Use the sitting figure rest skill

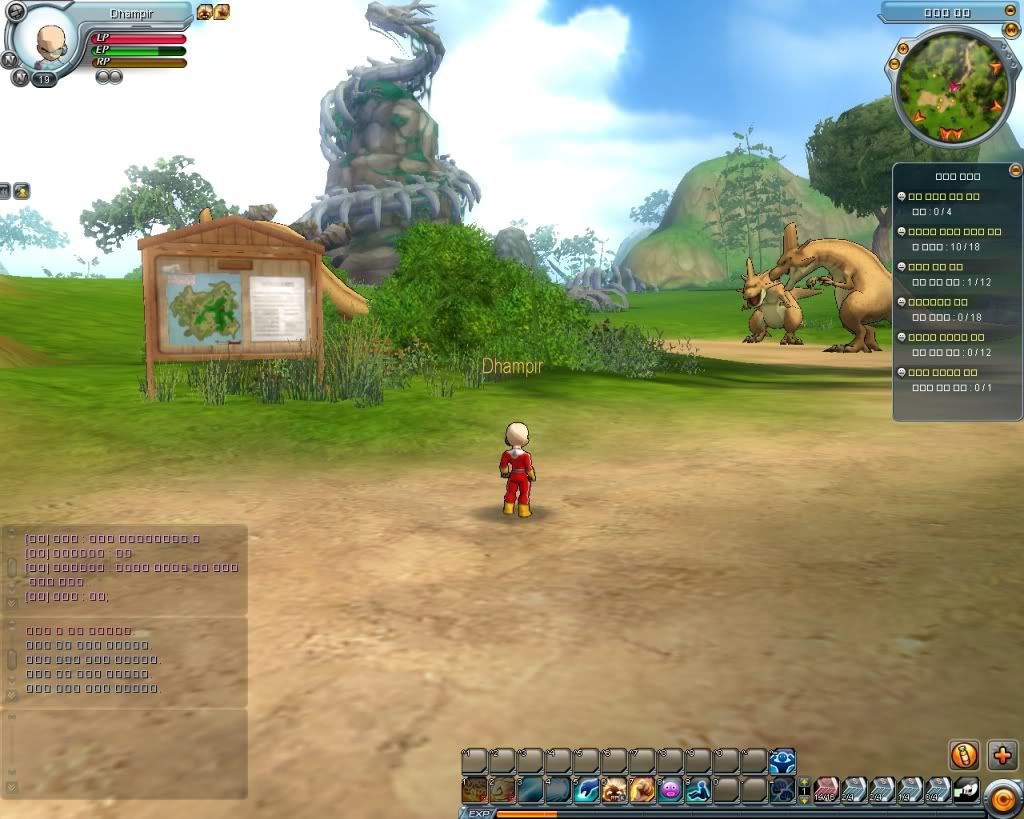pyautogui.click(x=698, y=790)
